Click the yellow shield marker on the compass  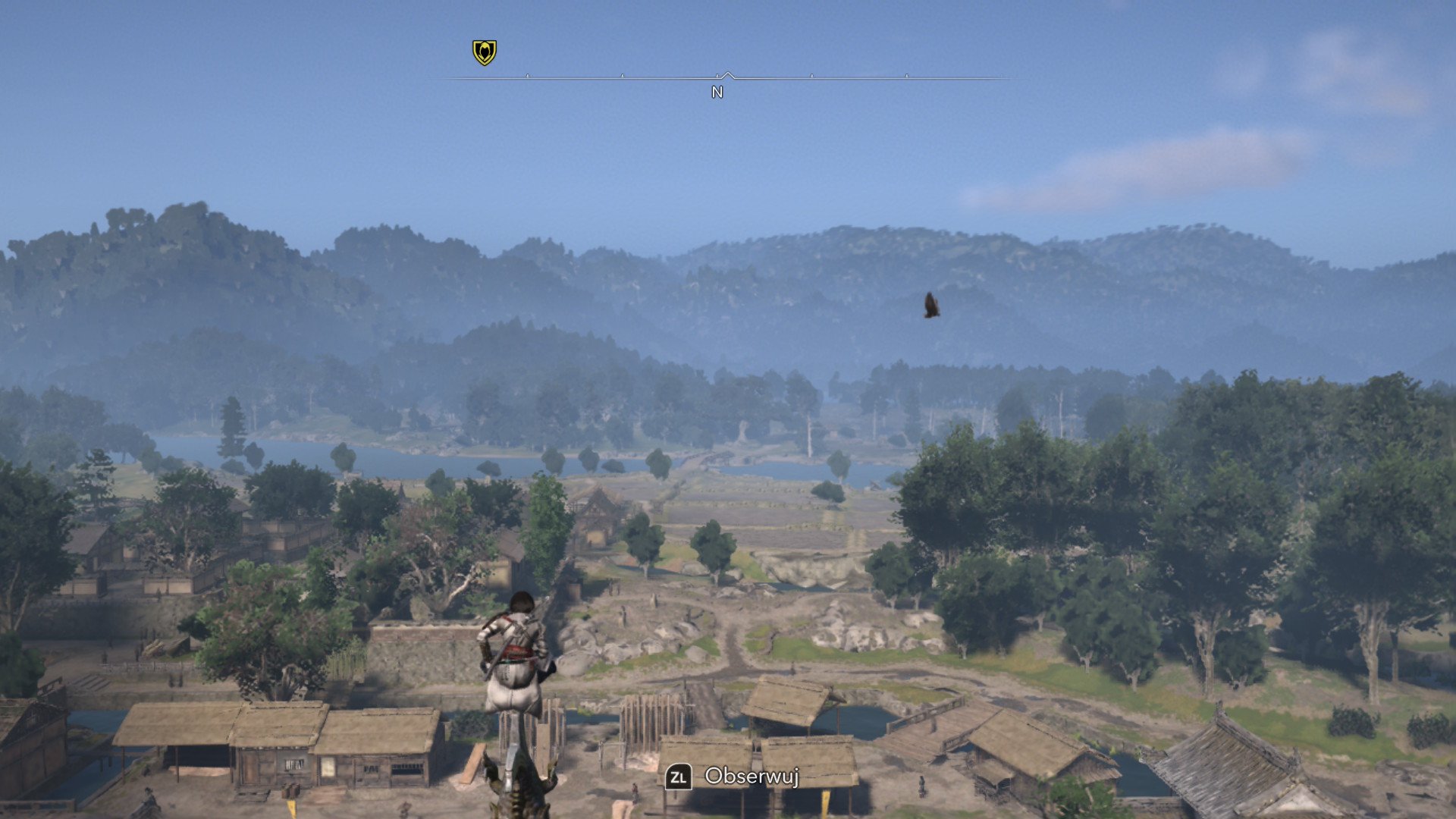click(485, 52)
